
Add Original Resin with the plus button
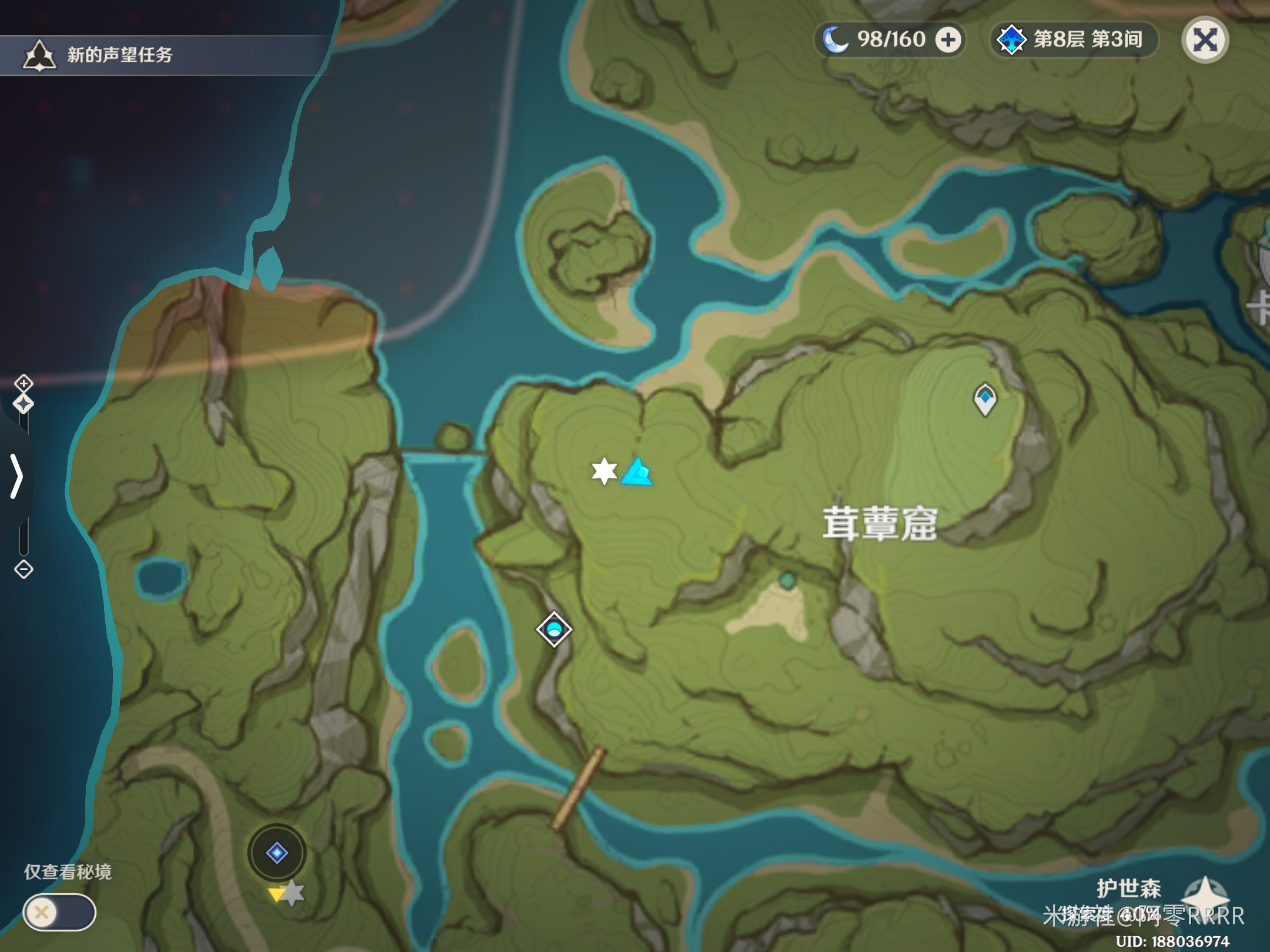[x=948, y=40]
